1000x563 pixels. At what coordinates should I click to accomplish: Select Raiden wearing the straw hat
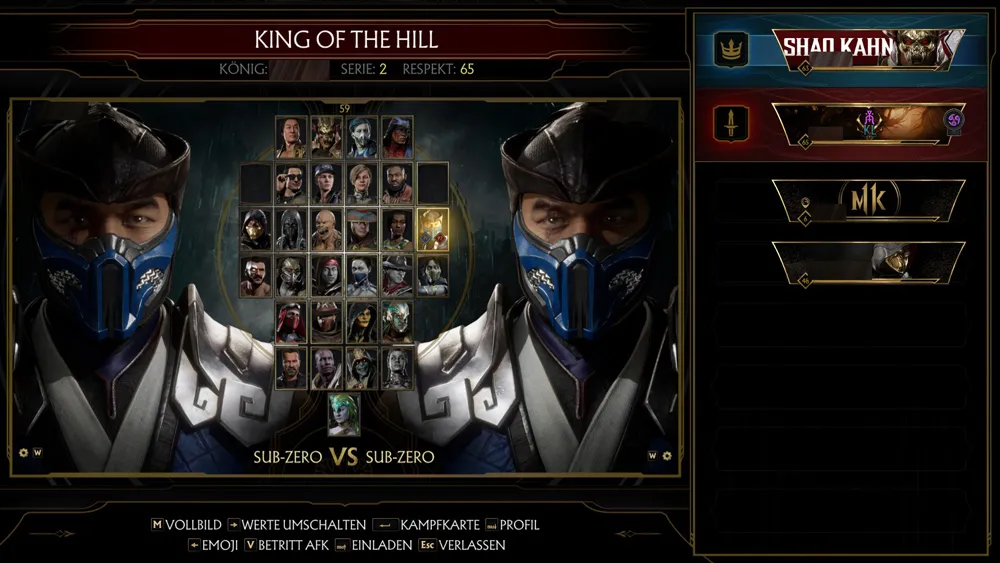coord(361,229)
